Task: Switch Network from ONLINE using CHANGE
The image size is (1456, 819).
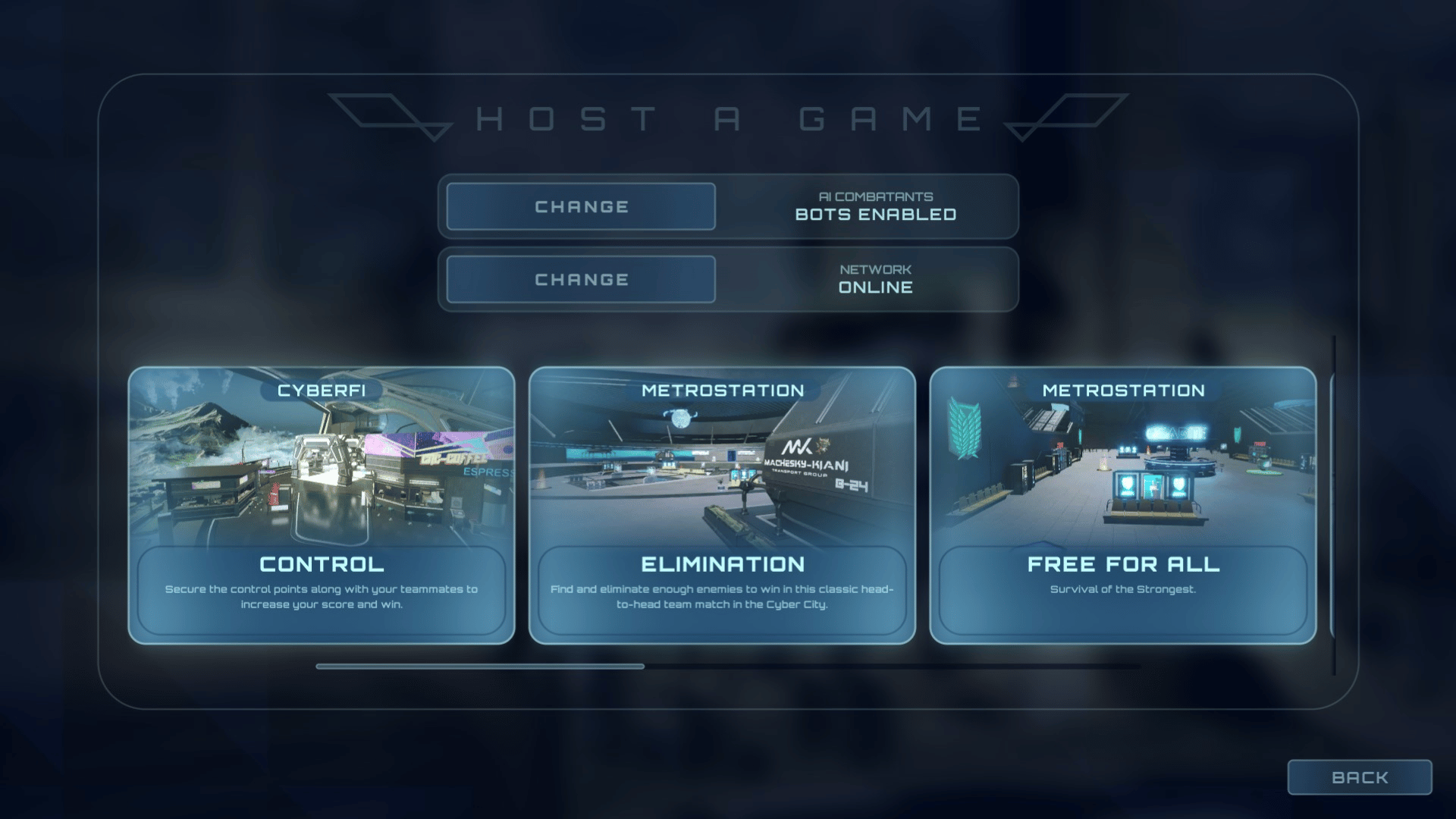Action: 582,279
